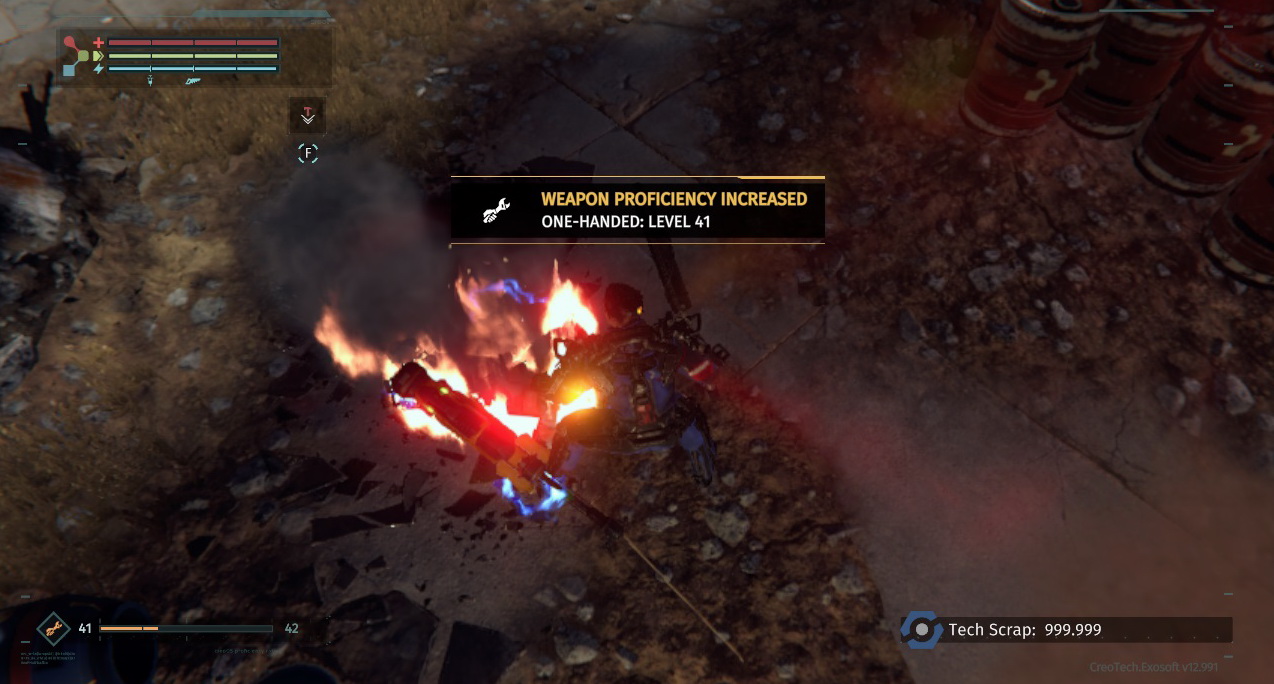Click the one-handed proficiency diamond icon
This screenshot has height=684, width=1274.
[x=53, y=629]
